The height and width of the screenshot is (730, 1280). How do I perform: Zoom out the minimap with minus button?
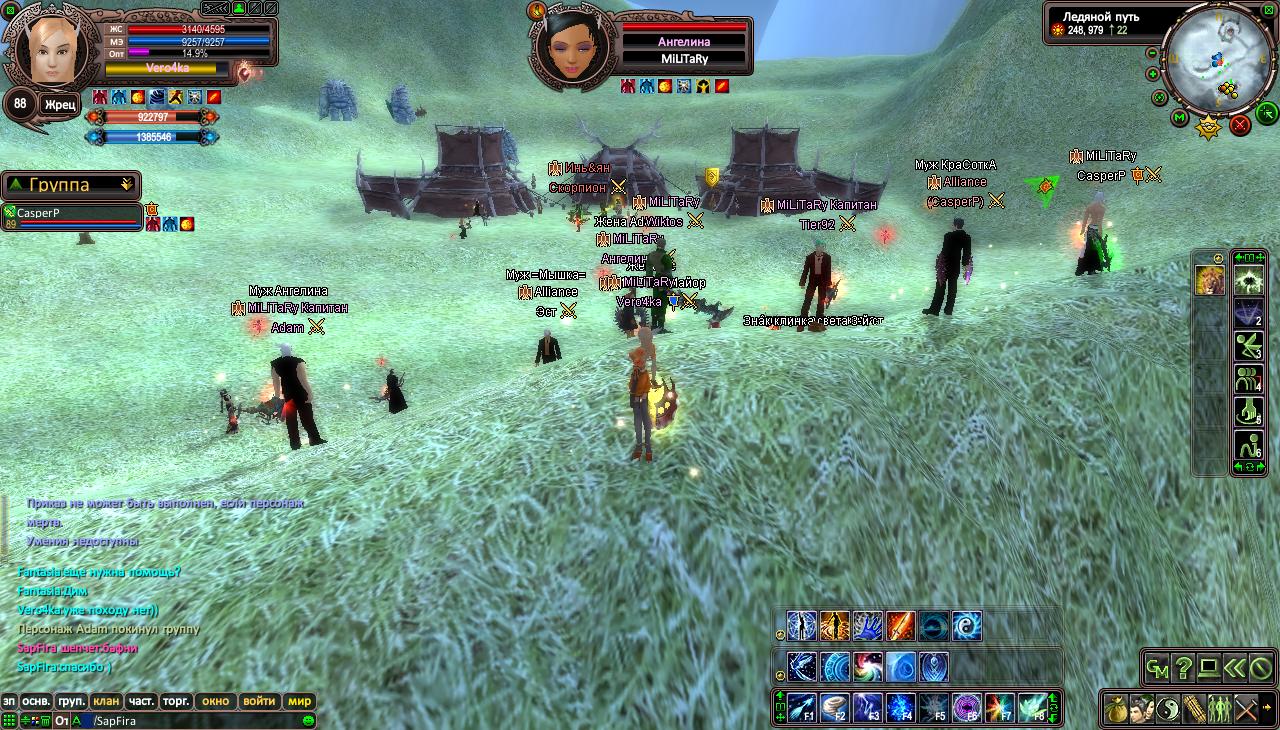(x=1152, y=53)
